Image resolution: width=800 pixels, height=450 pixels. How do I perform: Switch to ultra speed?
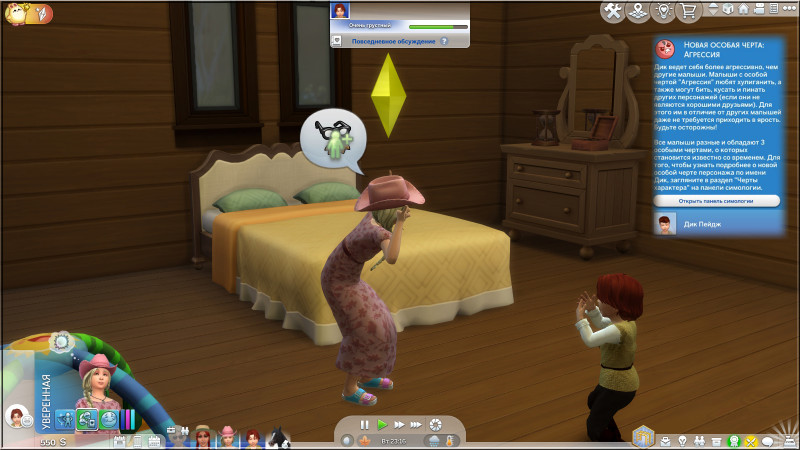click(416, 424)
